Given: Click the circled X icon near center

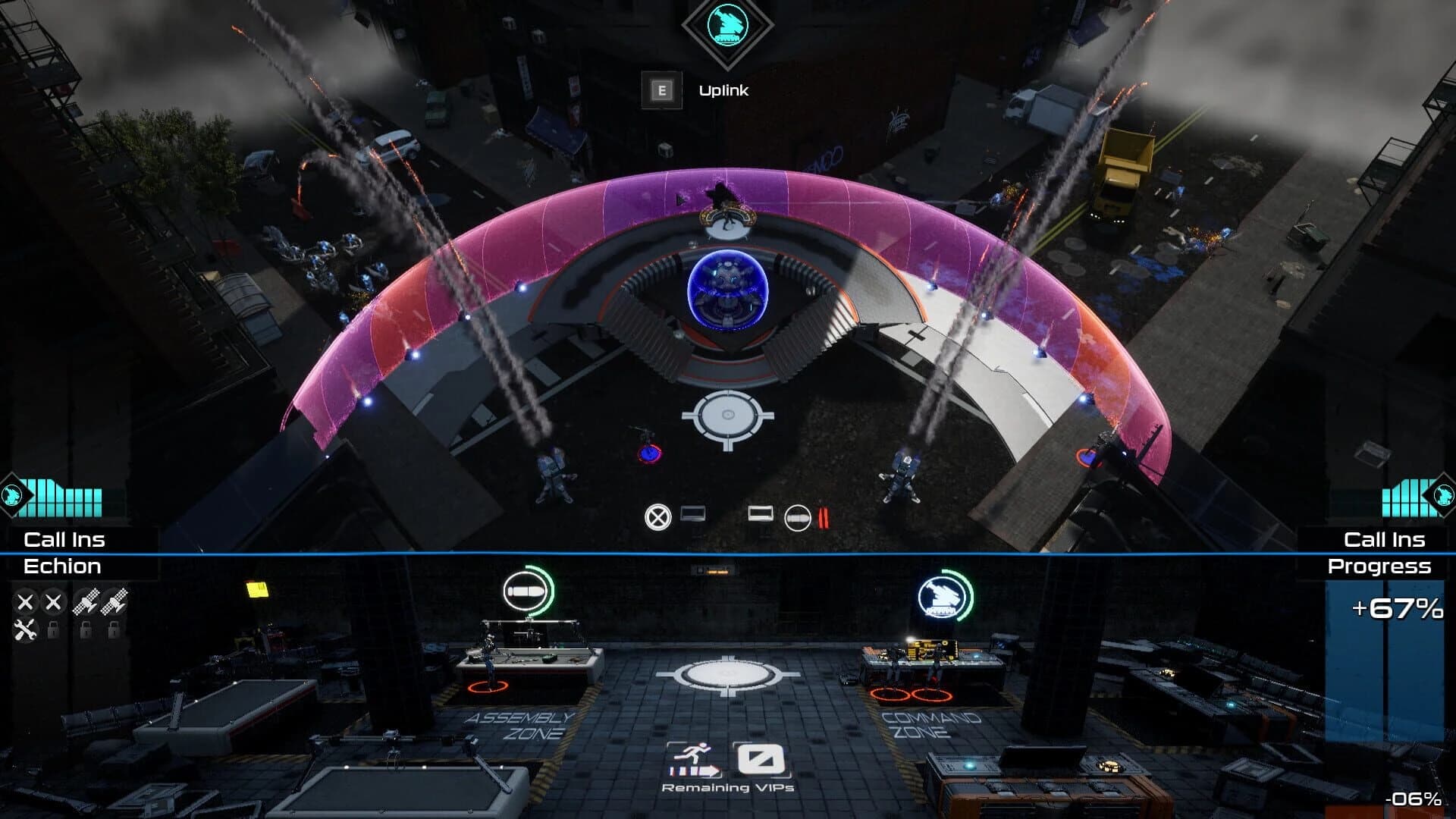Looking at the screenshot, I should tap(658, 516).
